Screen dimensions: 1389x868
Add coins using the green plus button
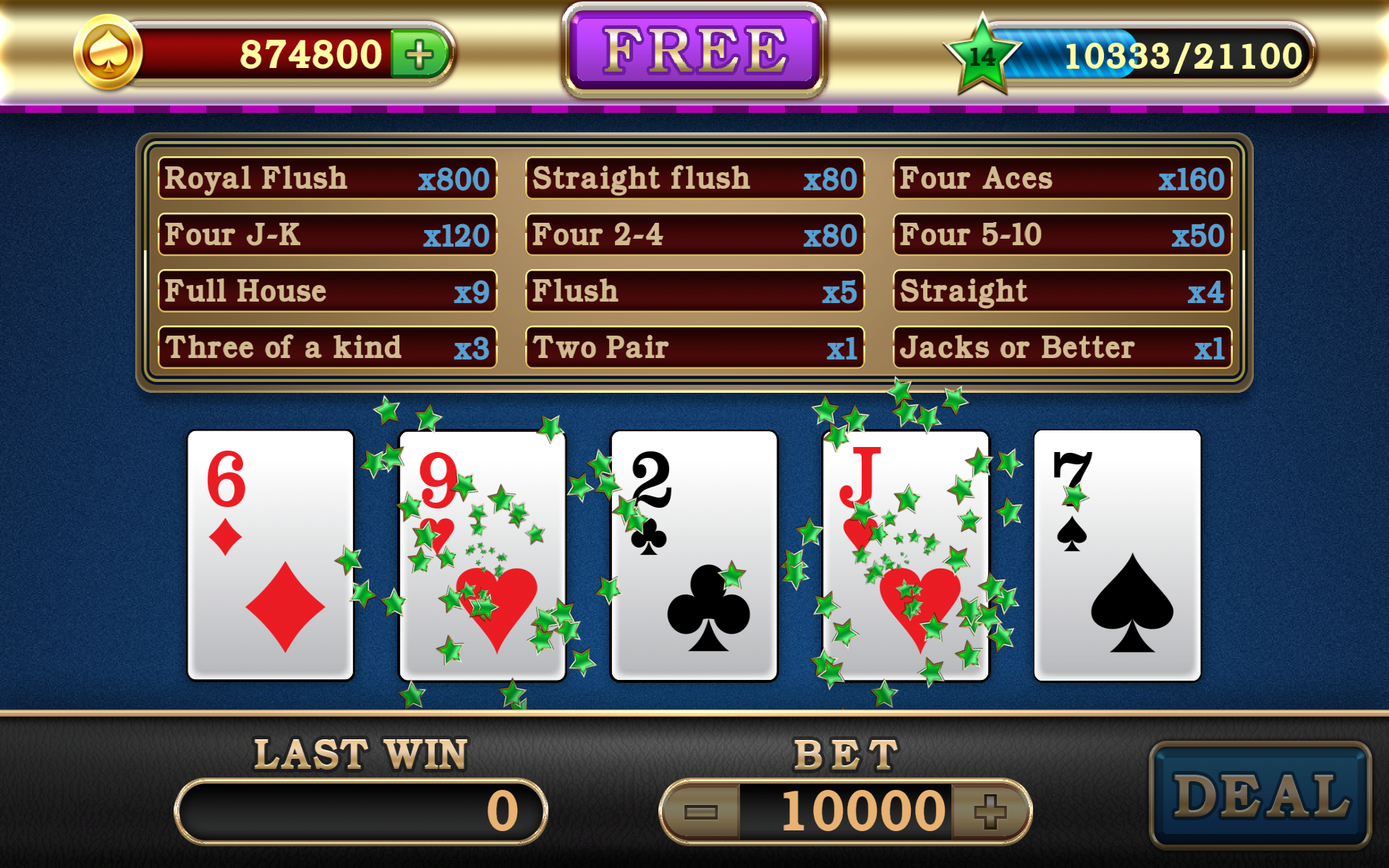(420, 54)
